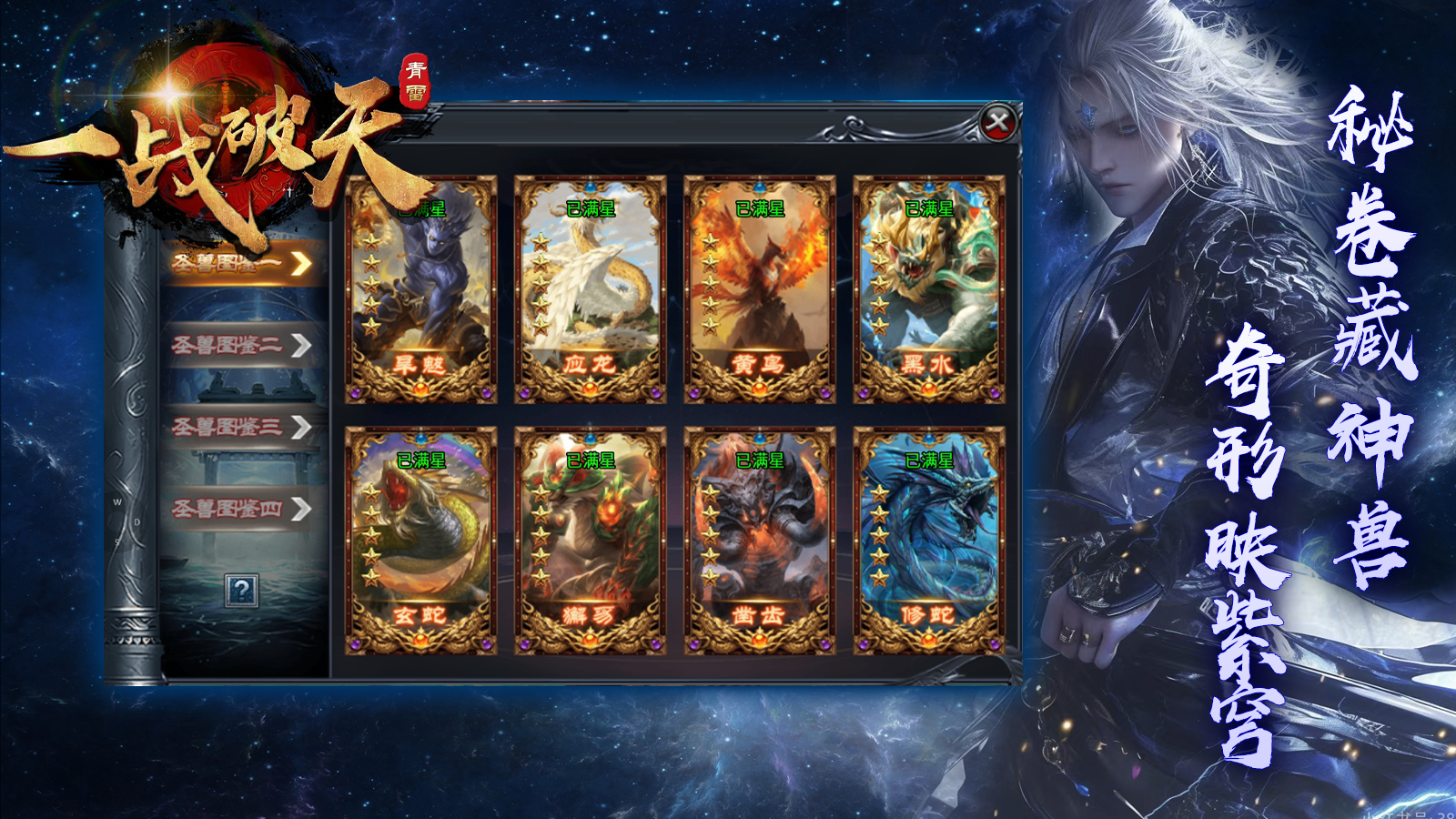Choose the 獬豸 beast card
Screen dimensions: 1456x819
point(590,541)
